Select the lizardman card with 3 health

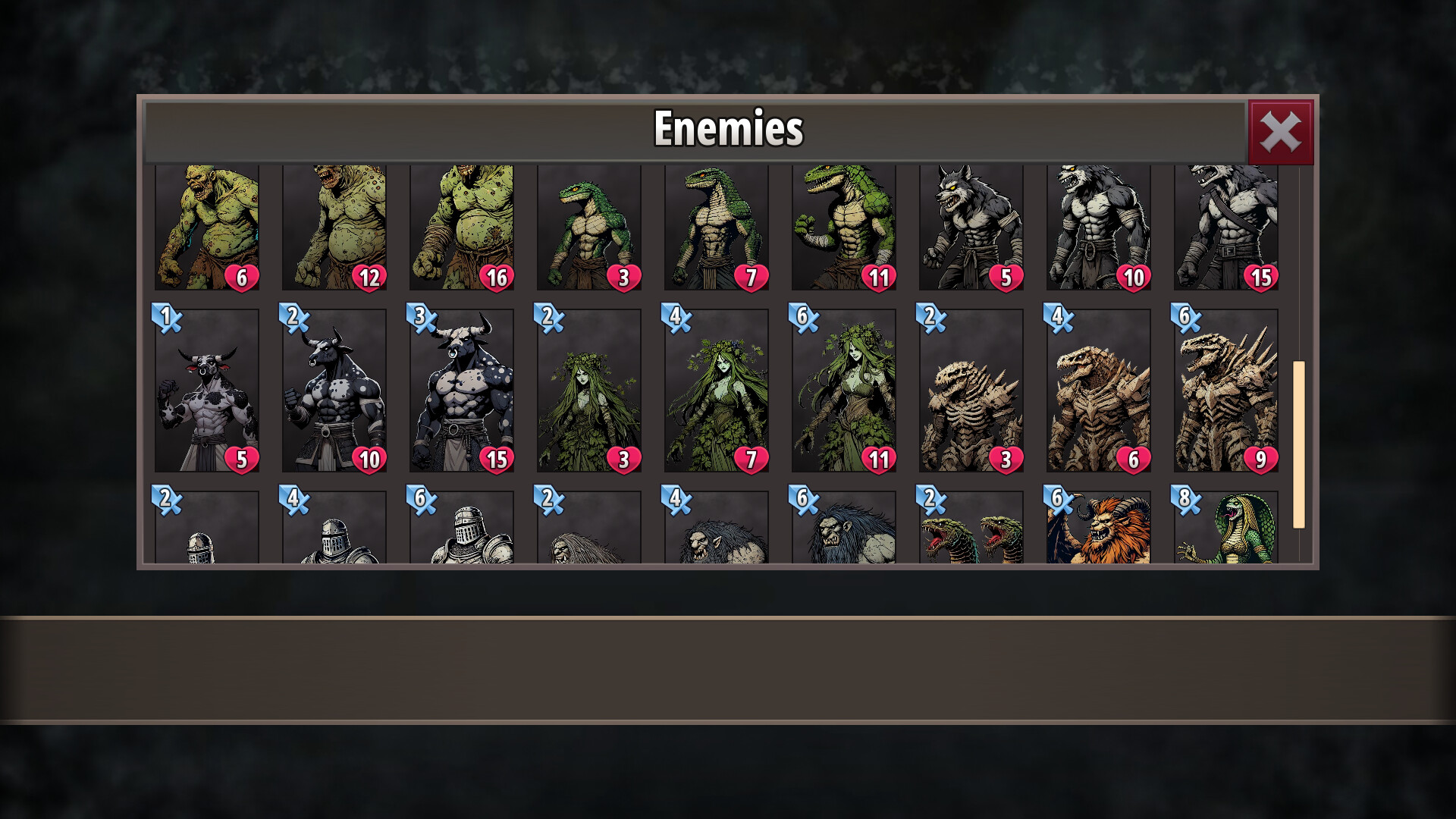coord(589,227)
